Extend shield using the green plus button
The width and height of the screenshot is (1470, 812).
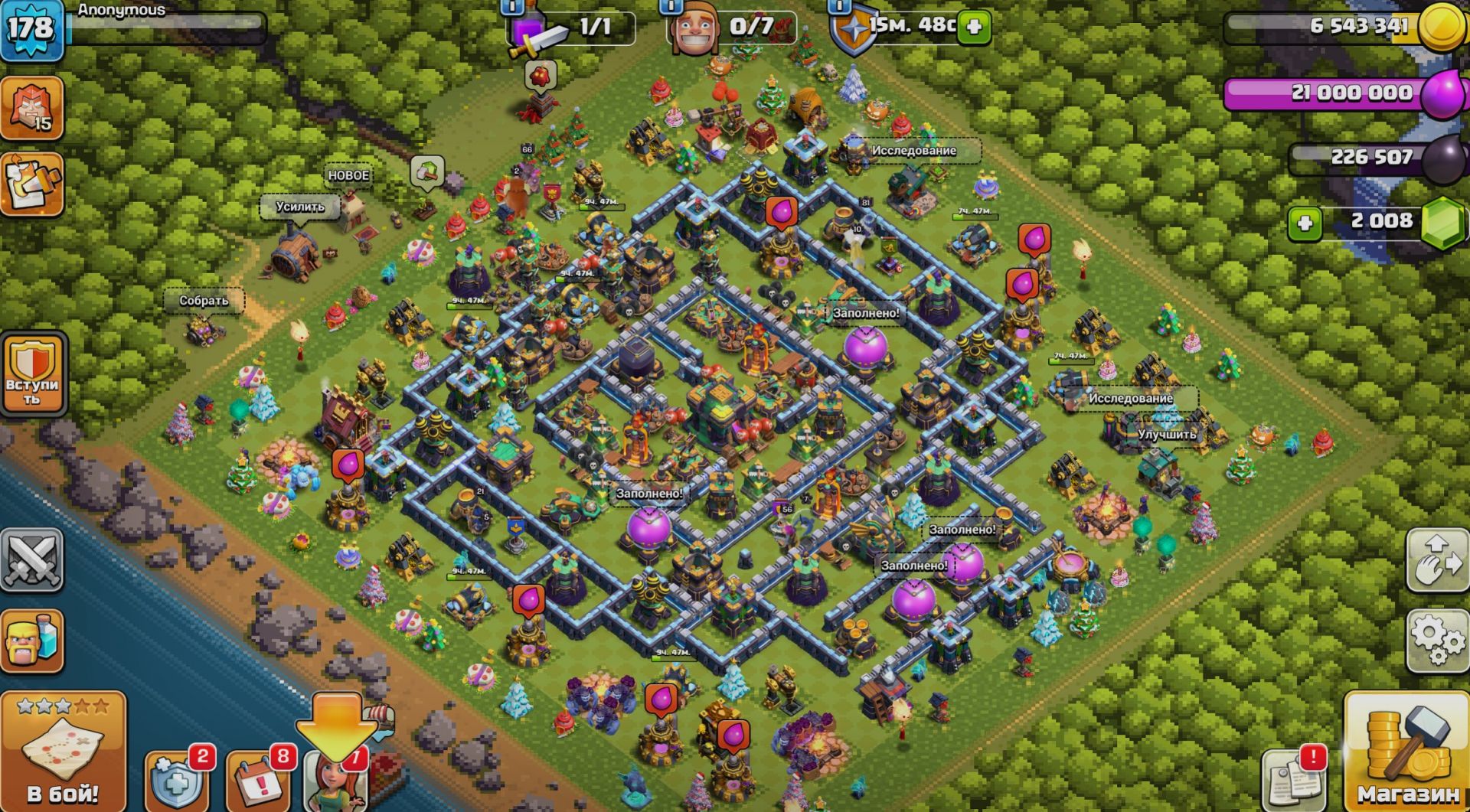pyautogui.click(x=975, y=27)
